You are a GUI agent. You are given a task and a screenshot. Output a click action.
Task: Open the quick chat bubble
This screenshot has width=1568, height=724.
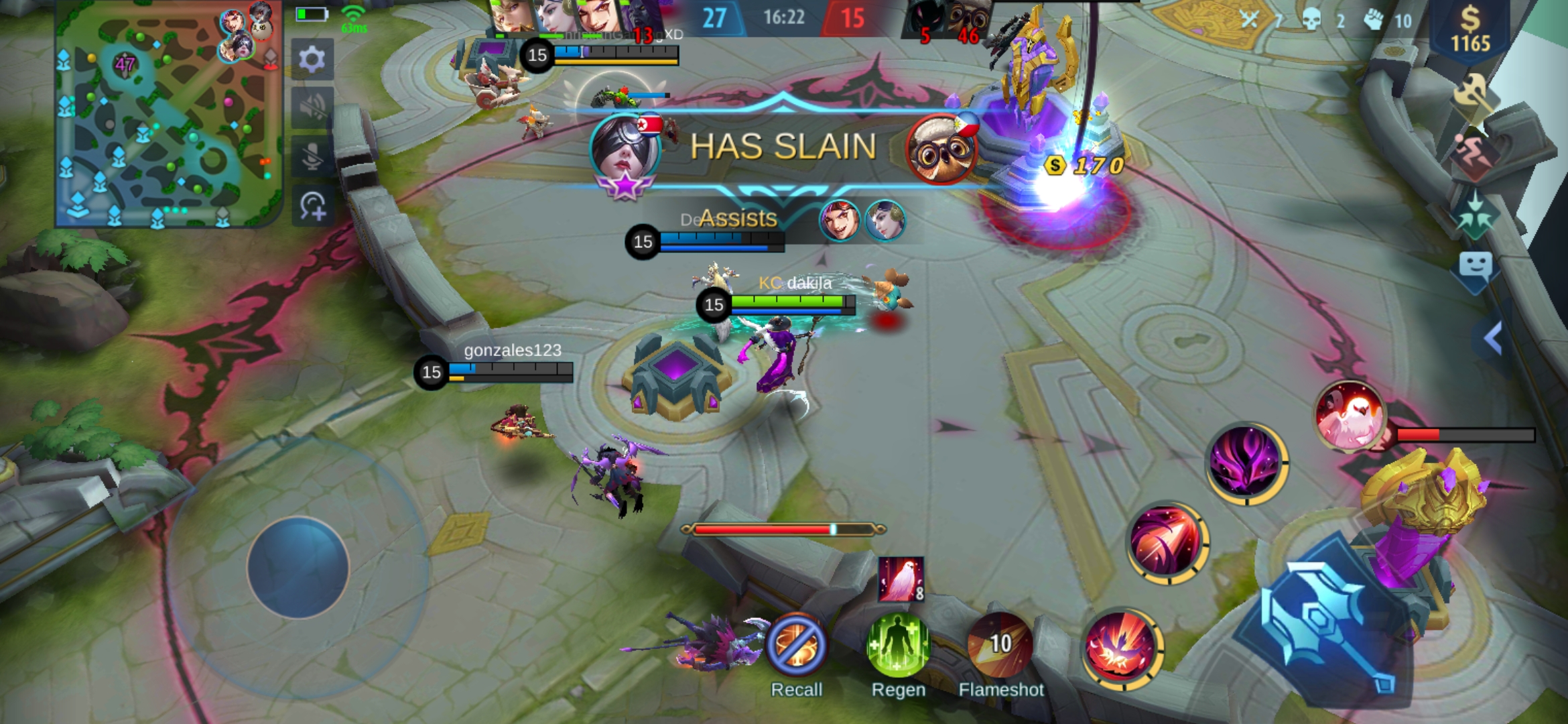1476,268
